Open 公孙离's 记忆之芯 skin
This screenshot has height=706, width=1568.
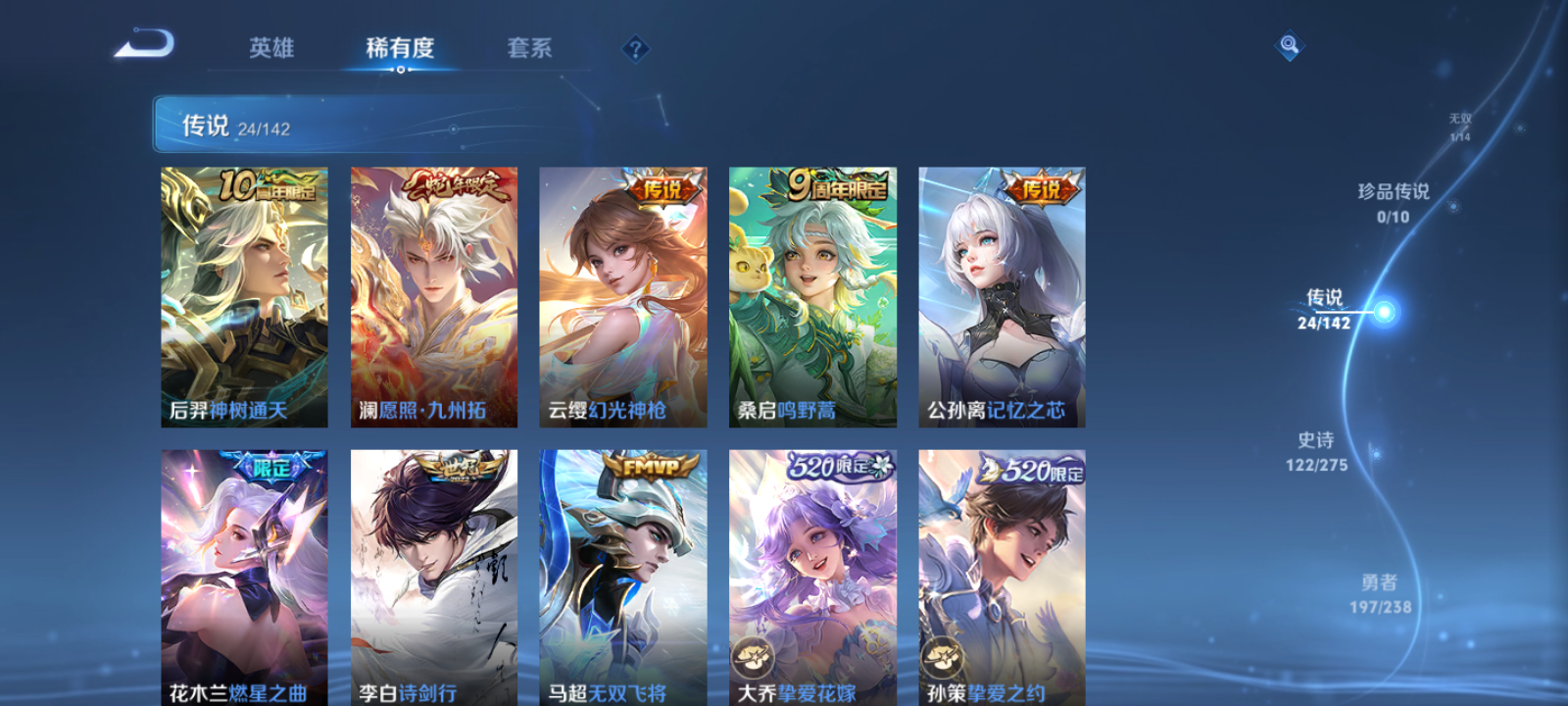click(1002, 296)
